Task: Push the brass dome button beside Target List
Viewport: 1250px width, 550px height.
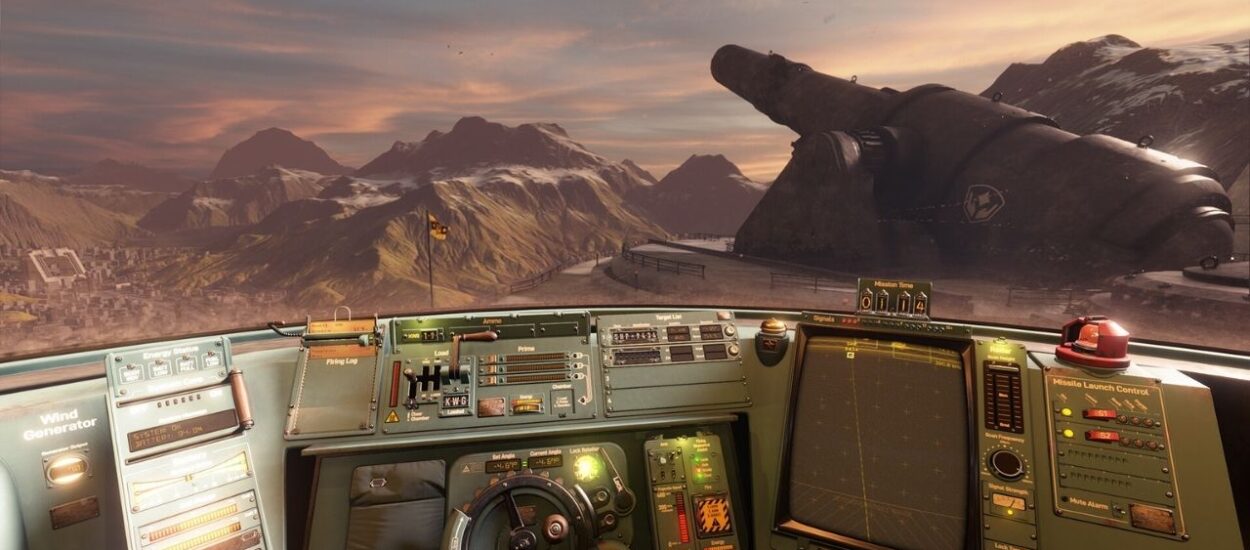Action: (772, 328)
